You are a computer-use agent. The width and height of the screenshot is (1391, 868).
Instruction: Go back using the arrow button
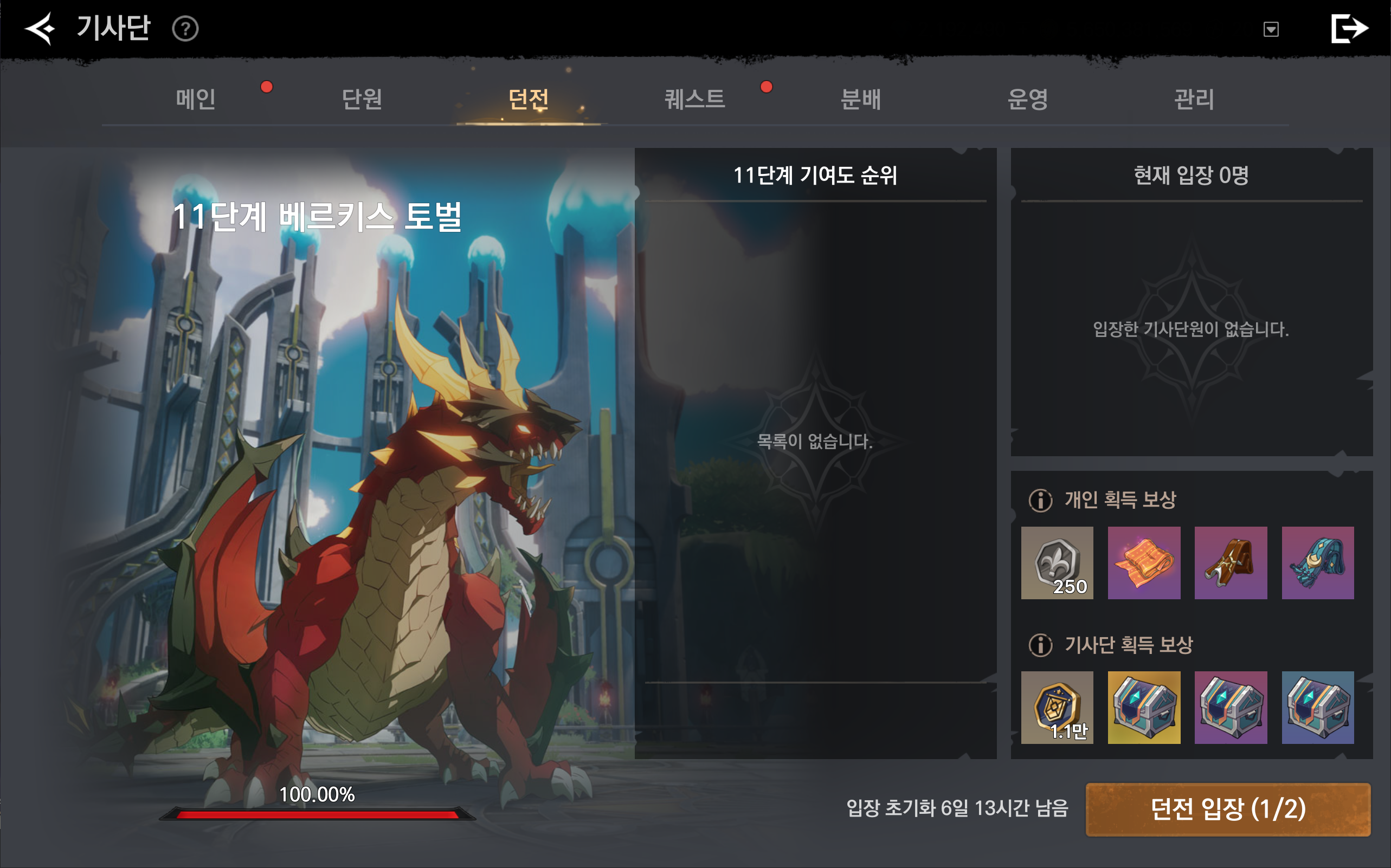[x=40, y=28]
